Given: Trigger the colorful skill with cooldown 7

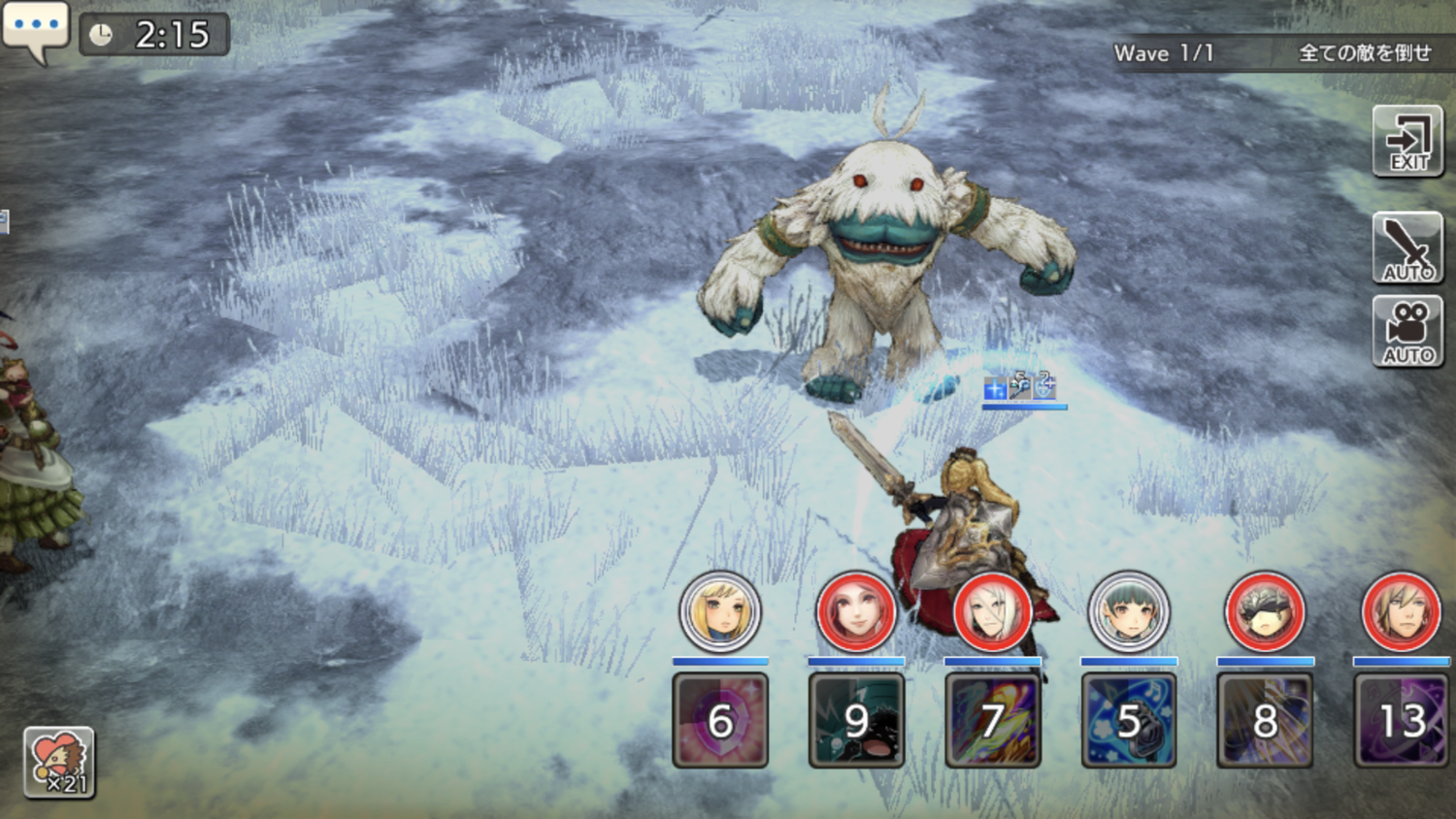Looking at the screenshot, I should 992,720.
